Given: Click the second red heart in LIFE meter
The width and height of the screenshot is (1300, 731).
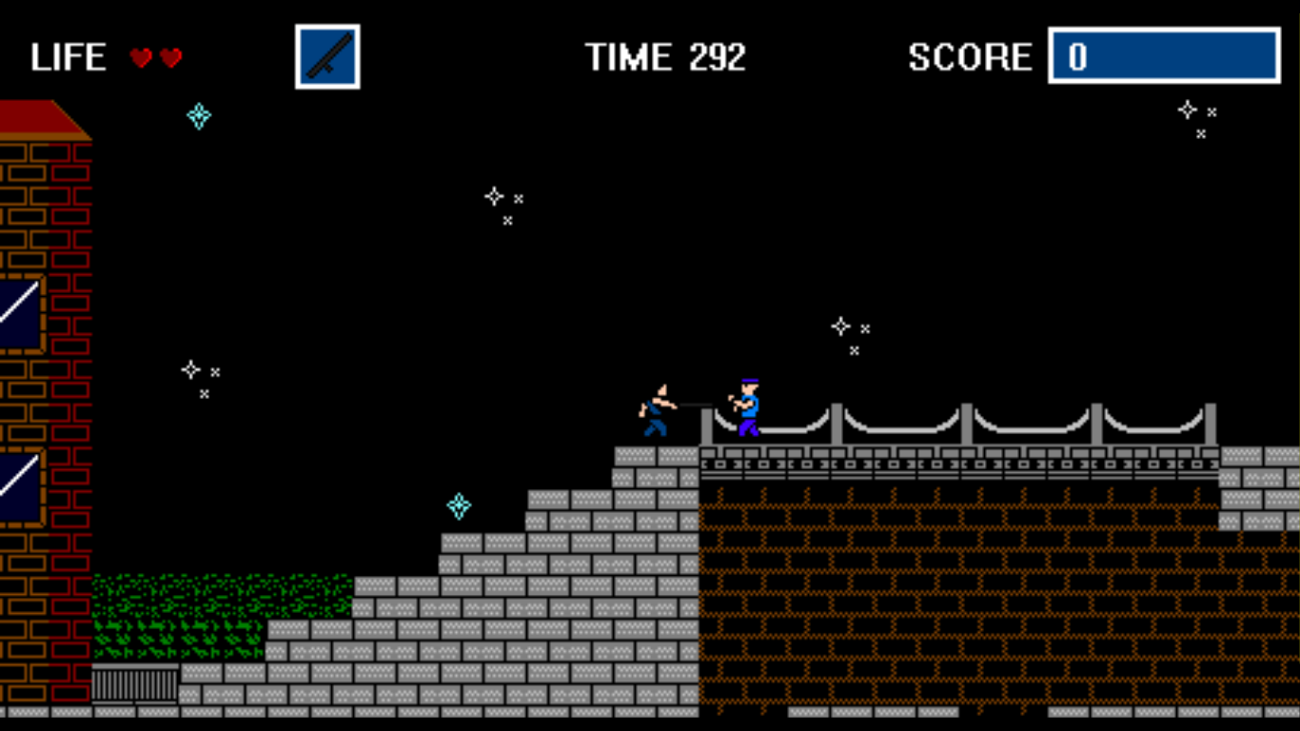Looking at the screenshot, I should [x=169, y=57].
